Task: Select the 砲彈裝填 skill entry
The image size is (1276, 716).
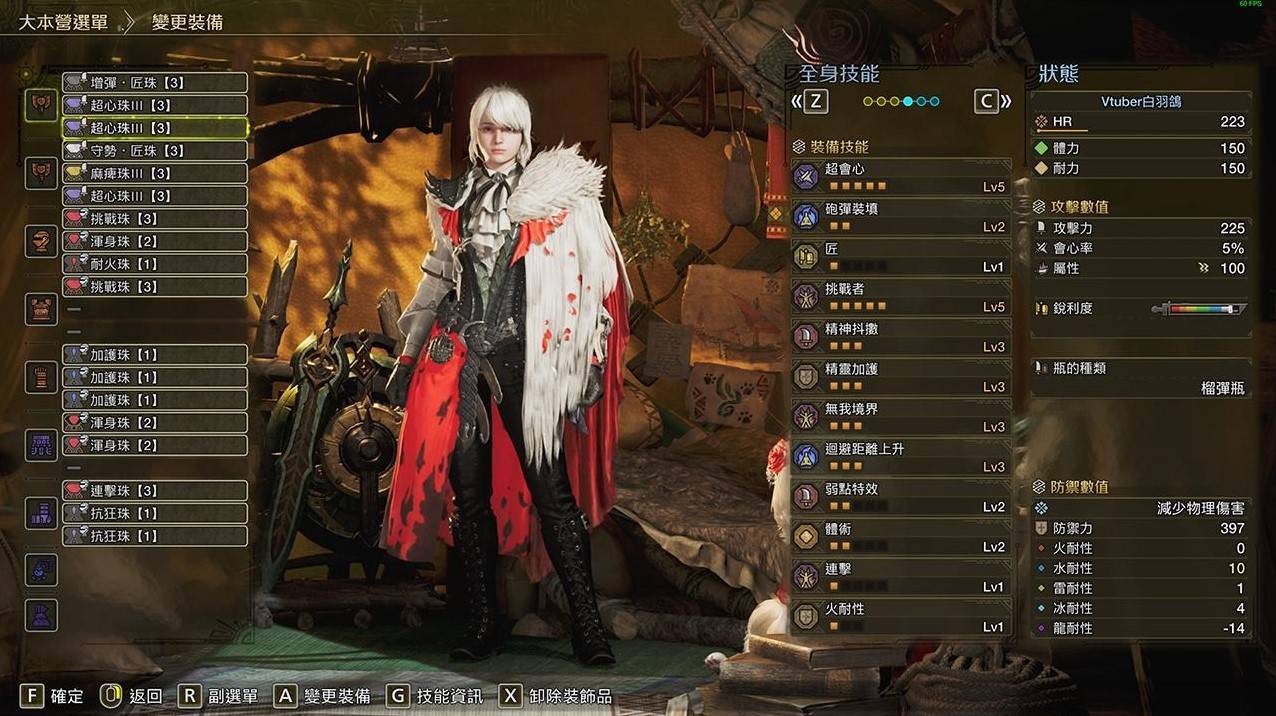Action: coord(900,217)
